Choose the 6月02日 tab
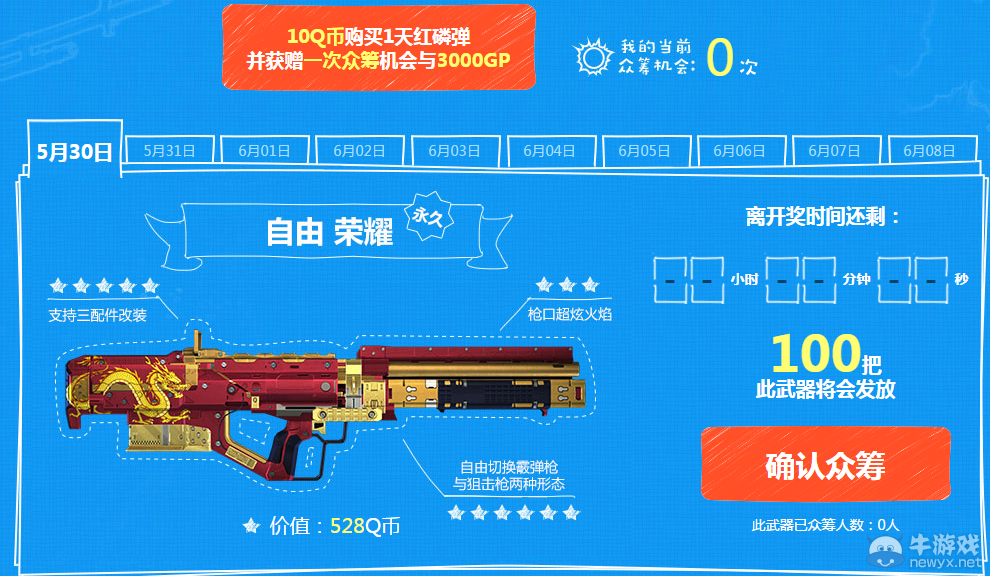 pos(359,151)
